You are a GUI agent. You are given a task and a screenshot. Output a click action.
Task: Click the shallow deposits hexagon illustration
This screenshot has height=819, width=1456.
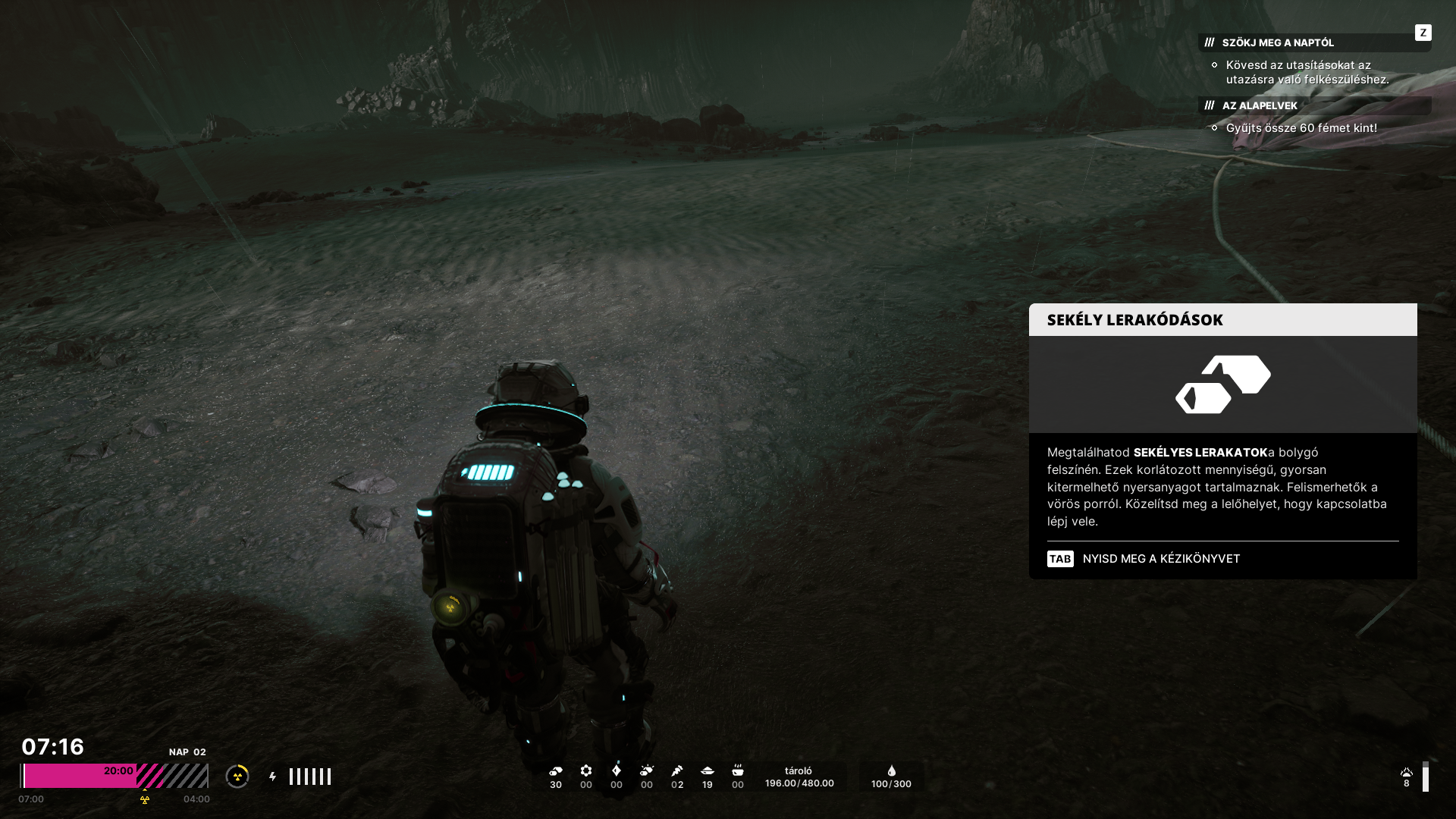pyautogui.click(x=1222, y=384)
